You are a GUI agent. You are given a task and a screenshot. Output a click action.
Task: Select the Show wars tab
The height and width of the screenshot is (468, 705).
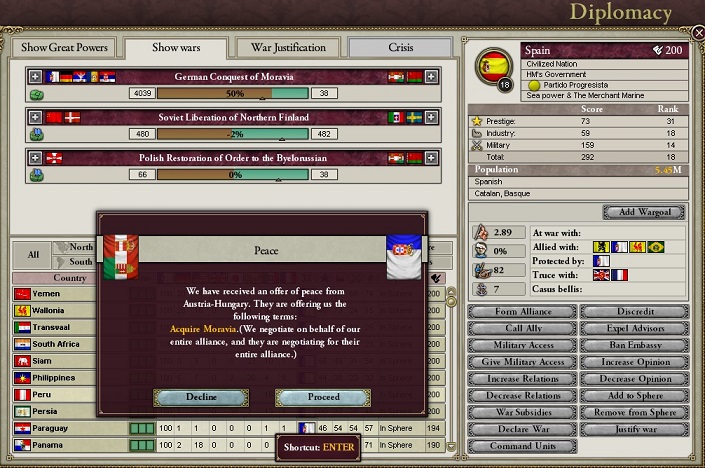(176, 48)
